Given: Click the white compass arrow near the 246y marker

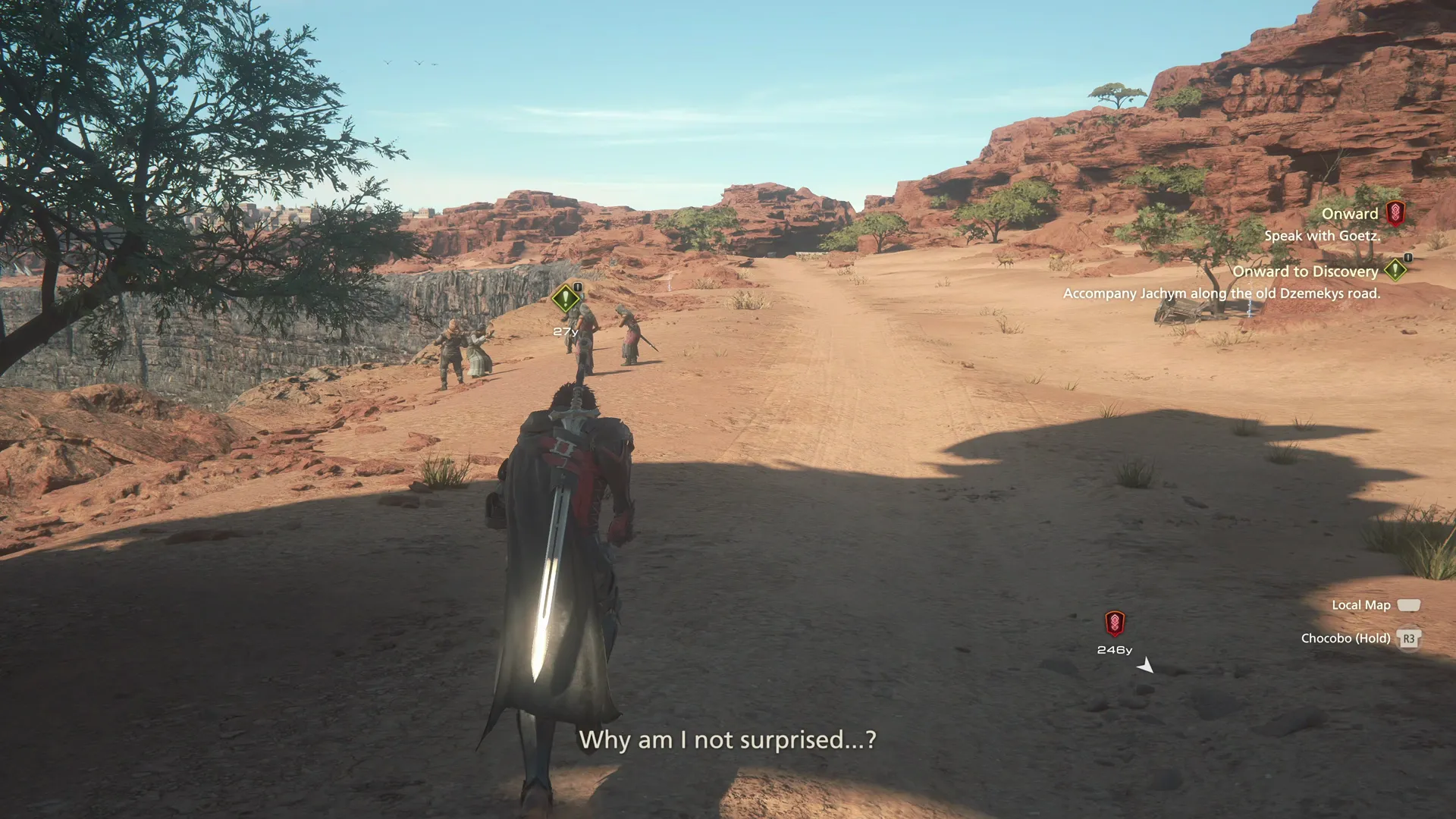Looking at the screenshot, I should (1146, 665).
